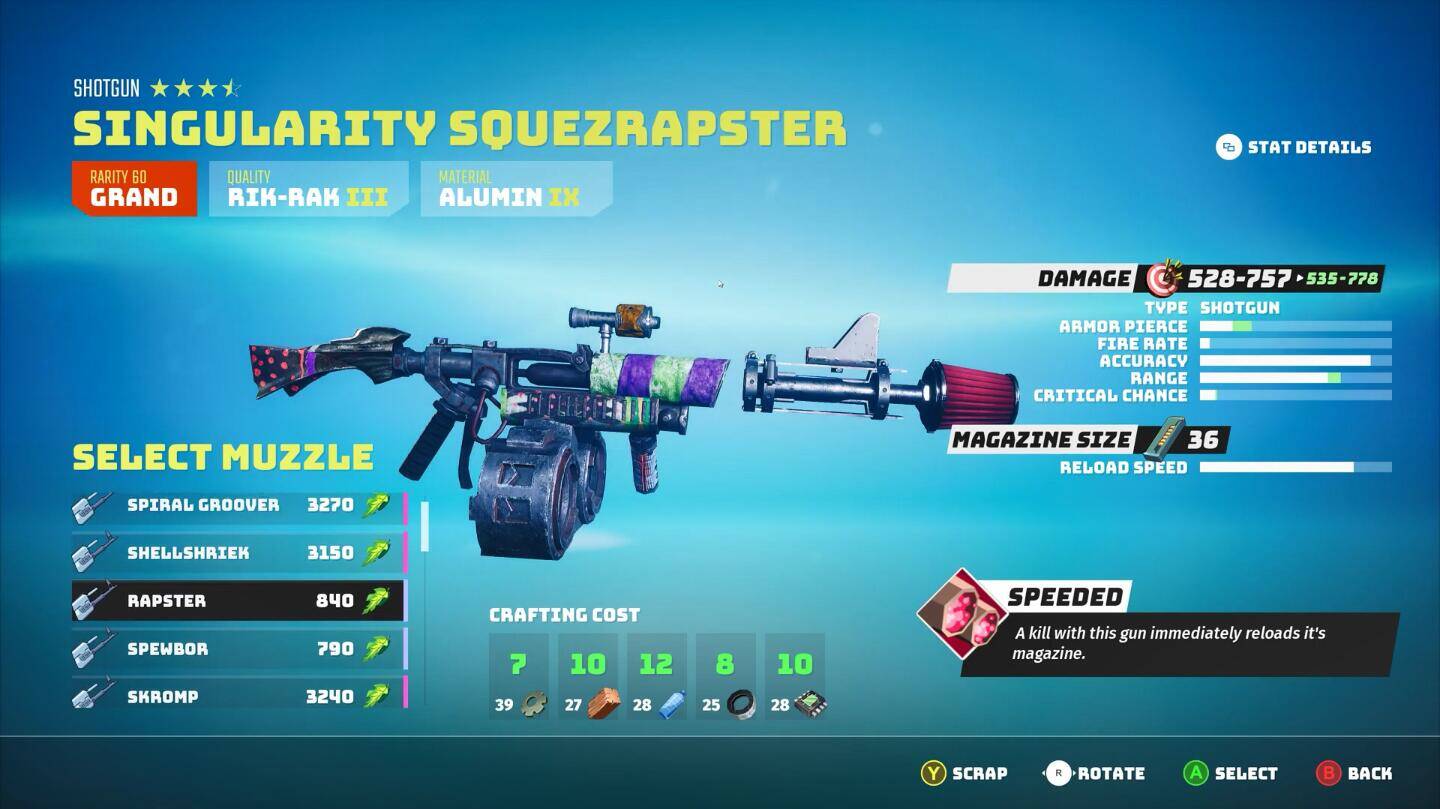Click the muzzle list scrollbar
The height and width of the screenshot is (809, 1440).
coord(425,527)
